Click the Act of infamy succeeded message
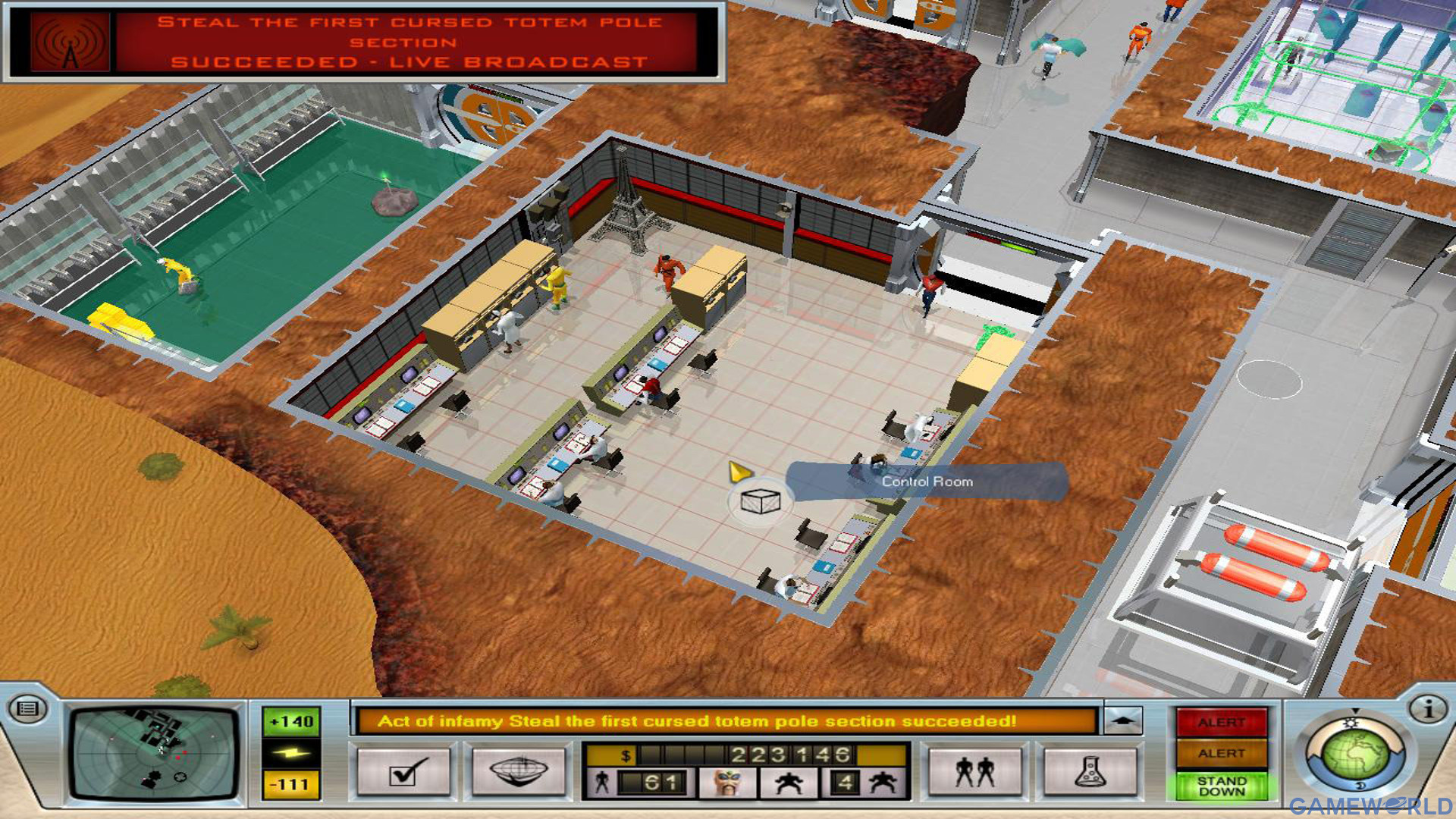 (x=696, y=721)
